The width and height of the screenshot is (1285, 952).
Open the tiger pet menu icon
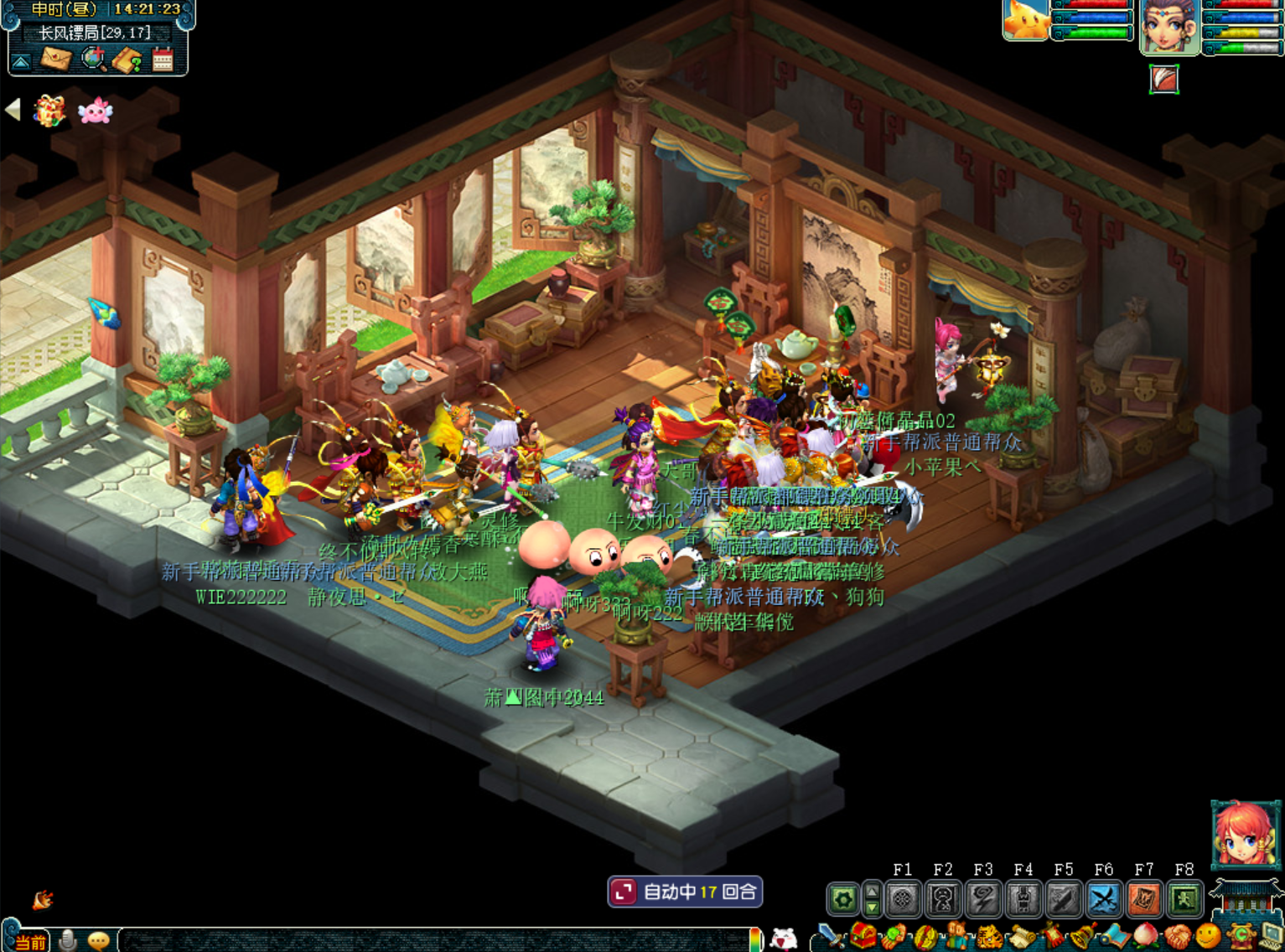989,936
